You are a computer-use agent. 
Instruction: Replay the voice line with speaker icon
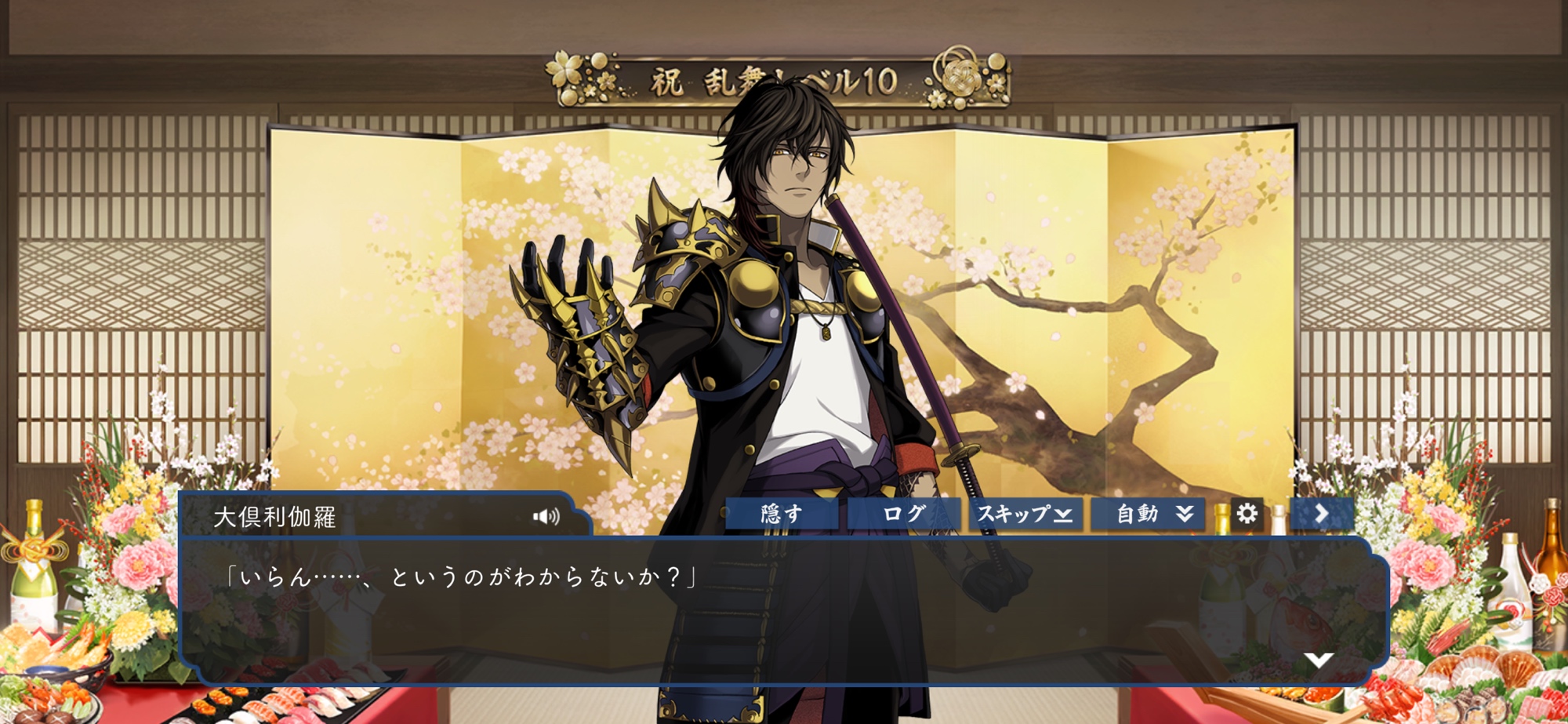pos(546,516)
